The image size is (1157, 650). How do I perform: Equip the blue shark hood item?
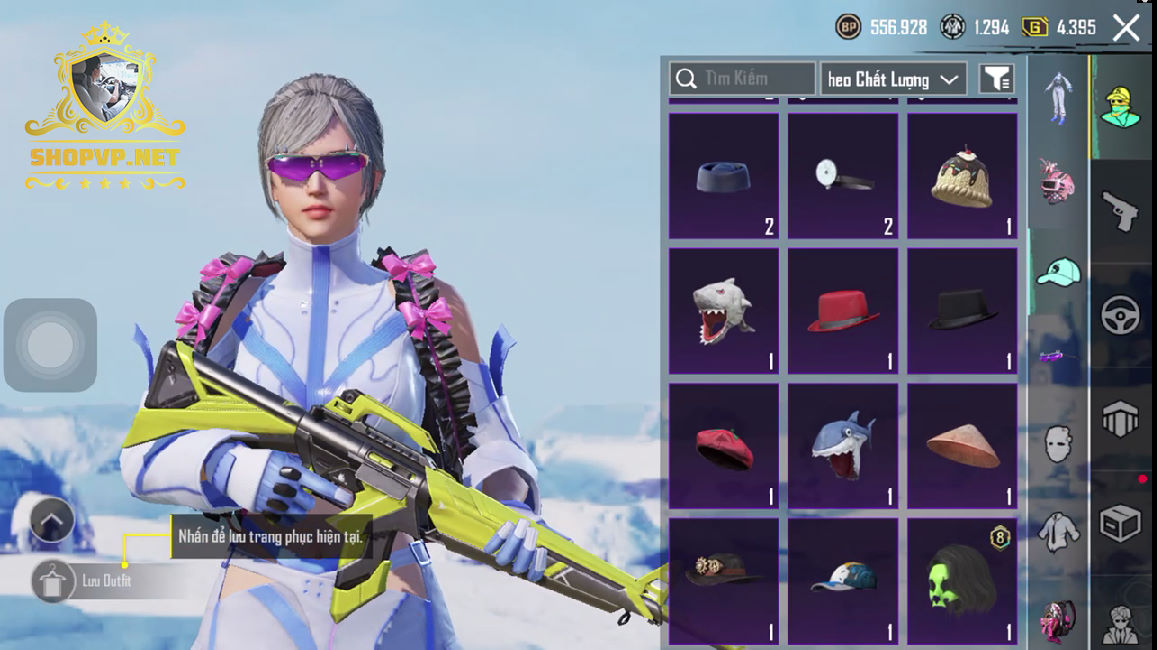coord(843,446)
